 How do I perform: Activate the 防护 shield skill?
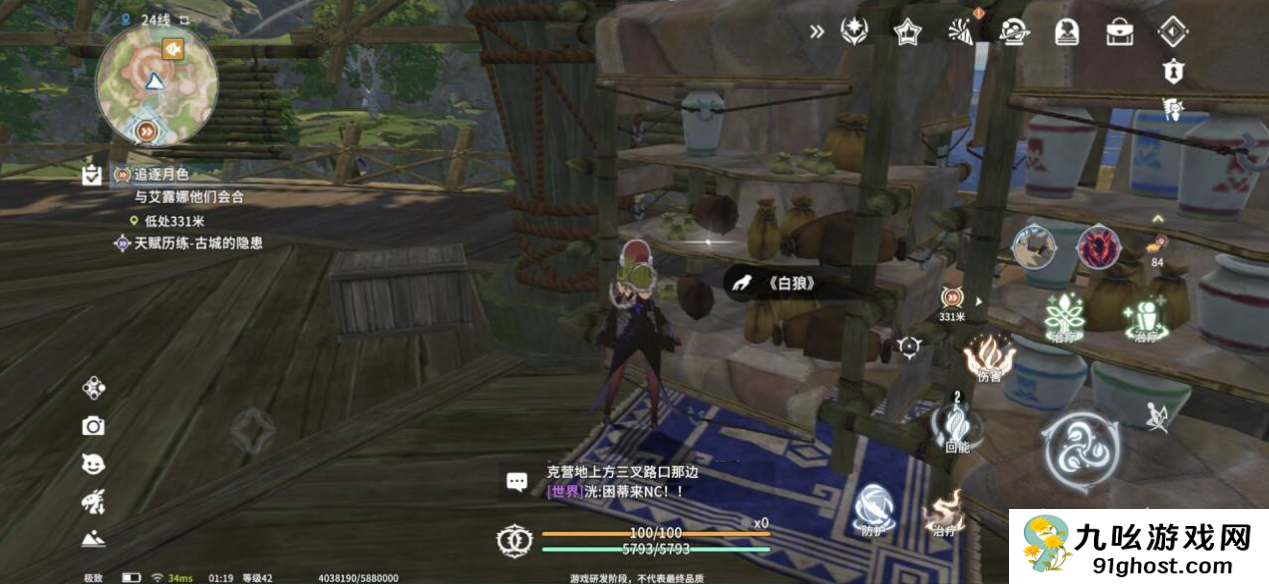pos(873,506)
